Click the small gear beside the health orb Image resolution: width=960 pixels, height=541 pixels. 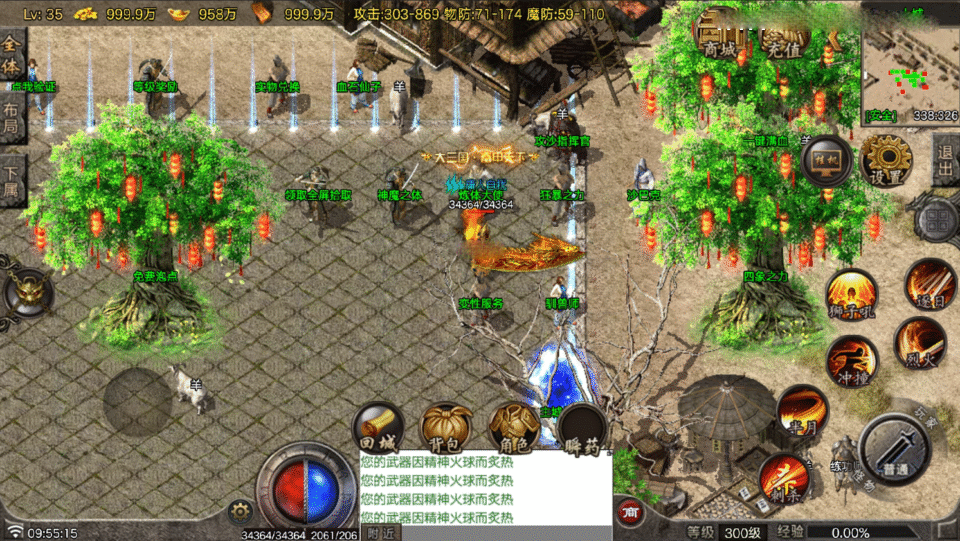coord(238,511)
